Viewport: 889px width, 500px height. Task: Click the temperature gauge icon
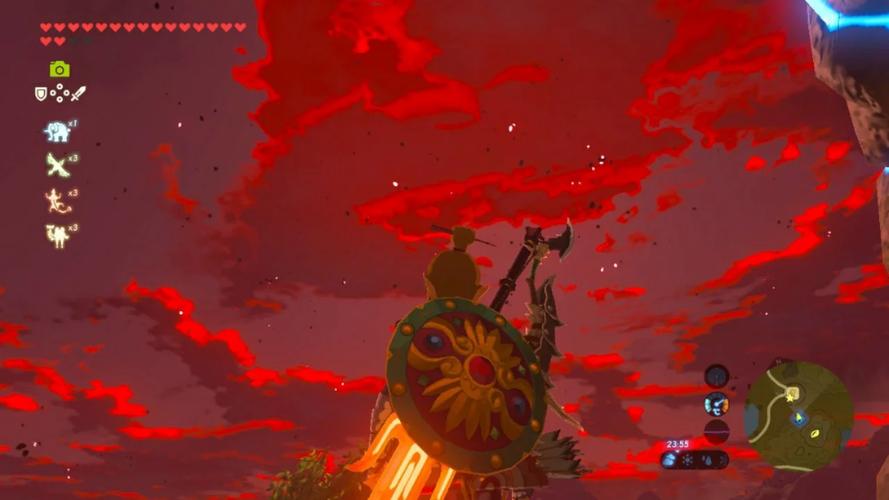point(716,404)
